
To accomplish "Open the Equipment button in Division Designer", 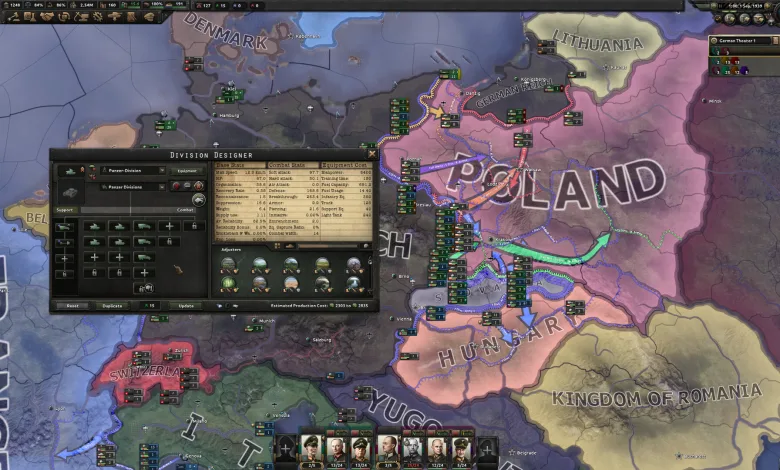I will tap(187, 171).
